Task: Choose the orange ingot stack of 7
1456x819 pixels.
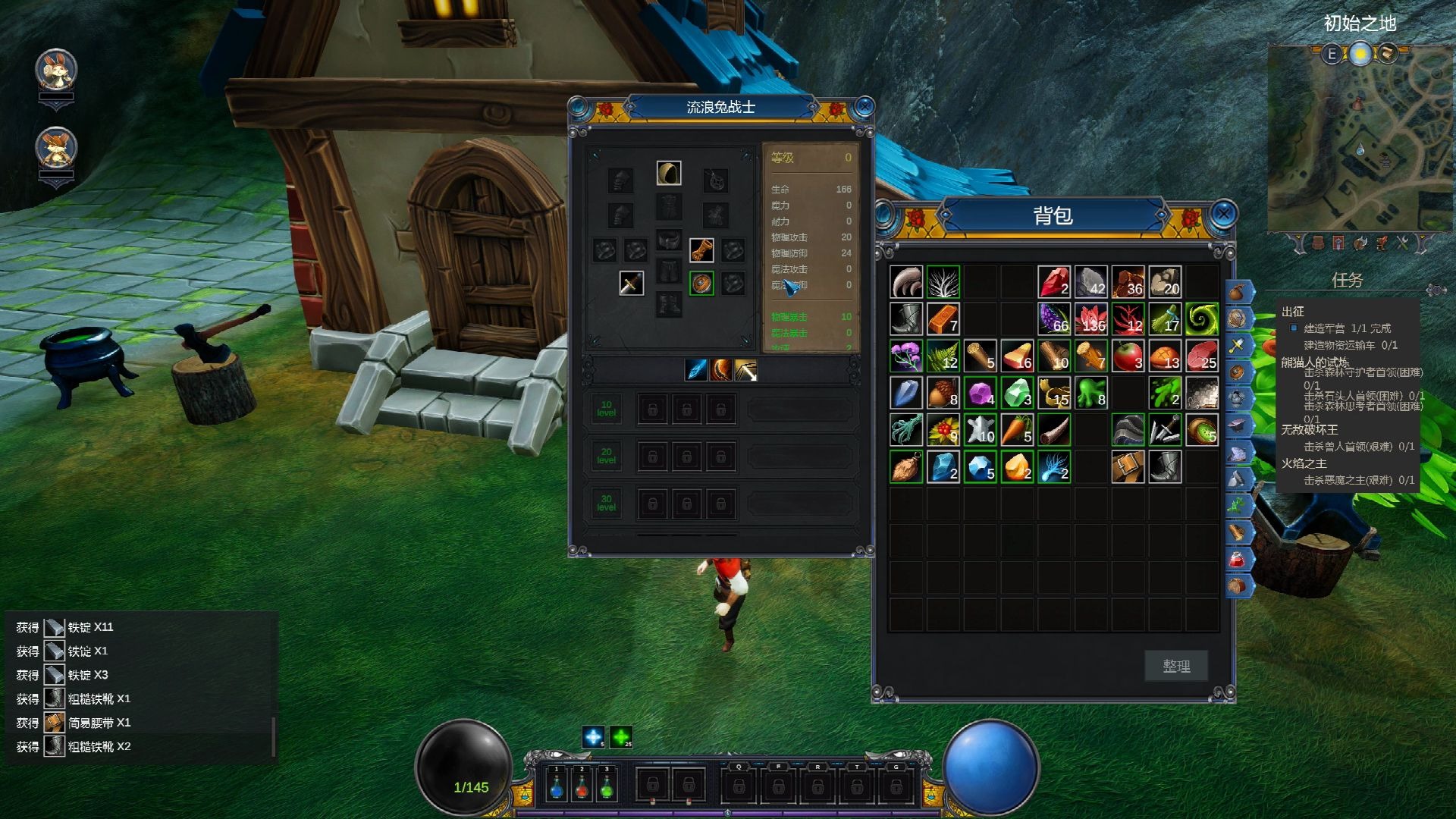Action: (x=943, y=319)
